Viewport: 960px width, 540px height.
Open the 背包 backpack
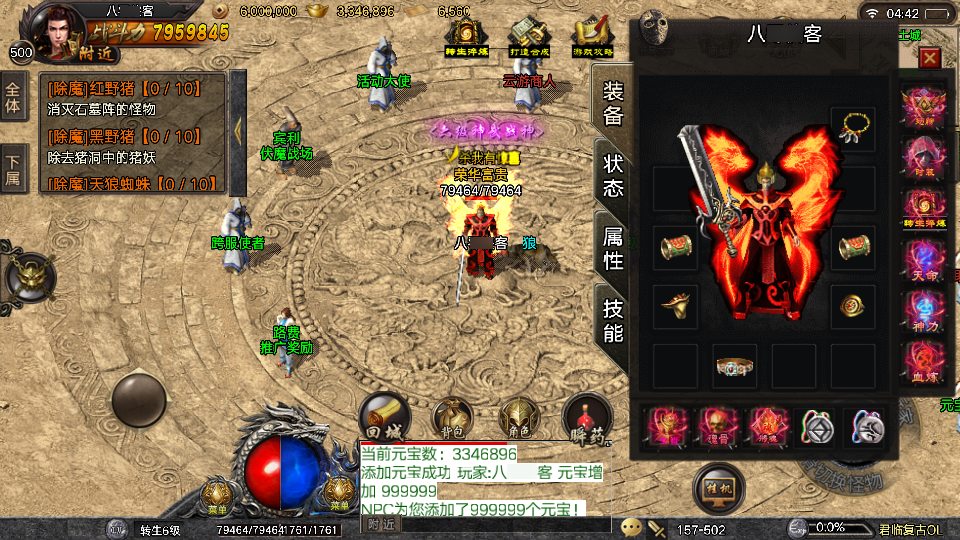tap(450, 415)
